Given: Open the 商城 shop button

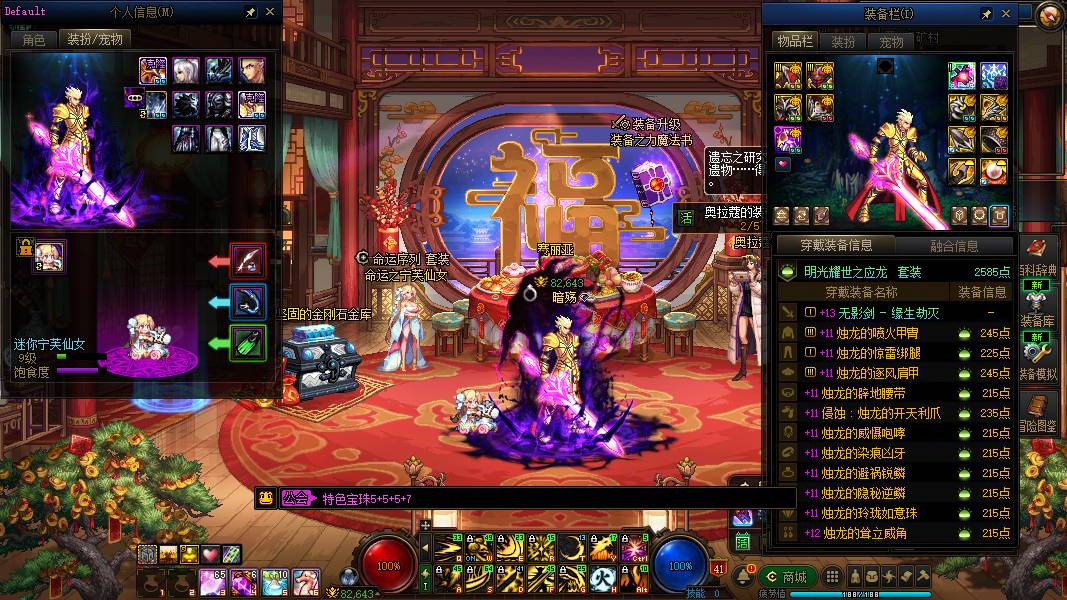Looking at the screenshot, I should [785, 577].
